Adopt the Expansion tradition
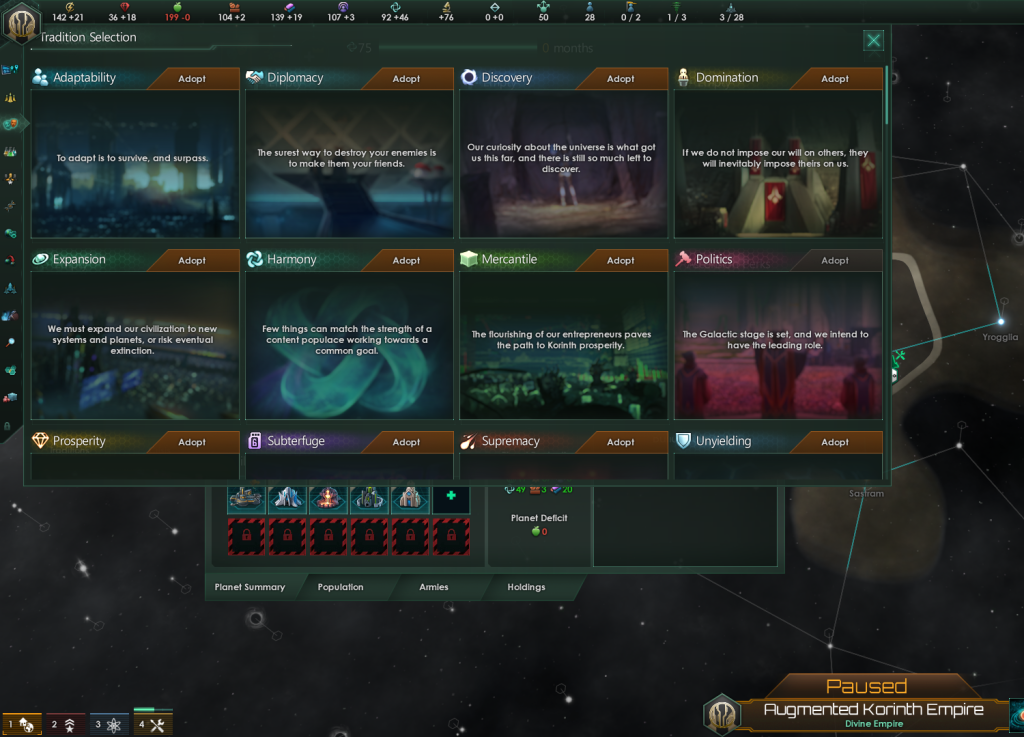1024x737 pixels. (x=192, y=261)
